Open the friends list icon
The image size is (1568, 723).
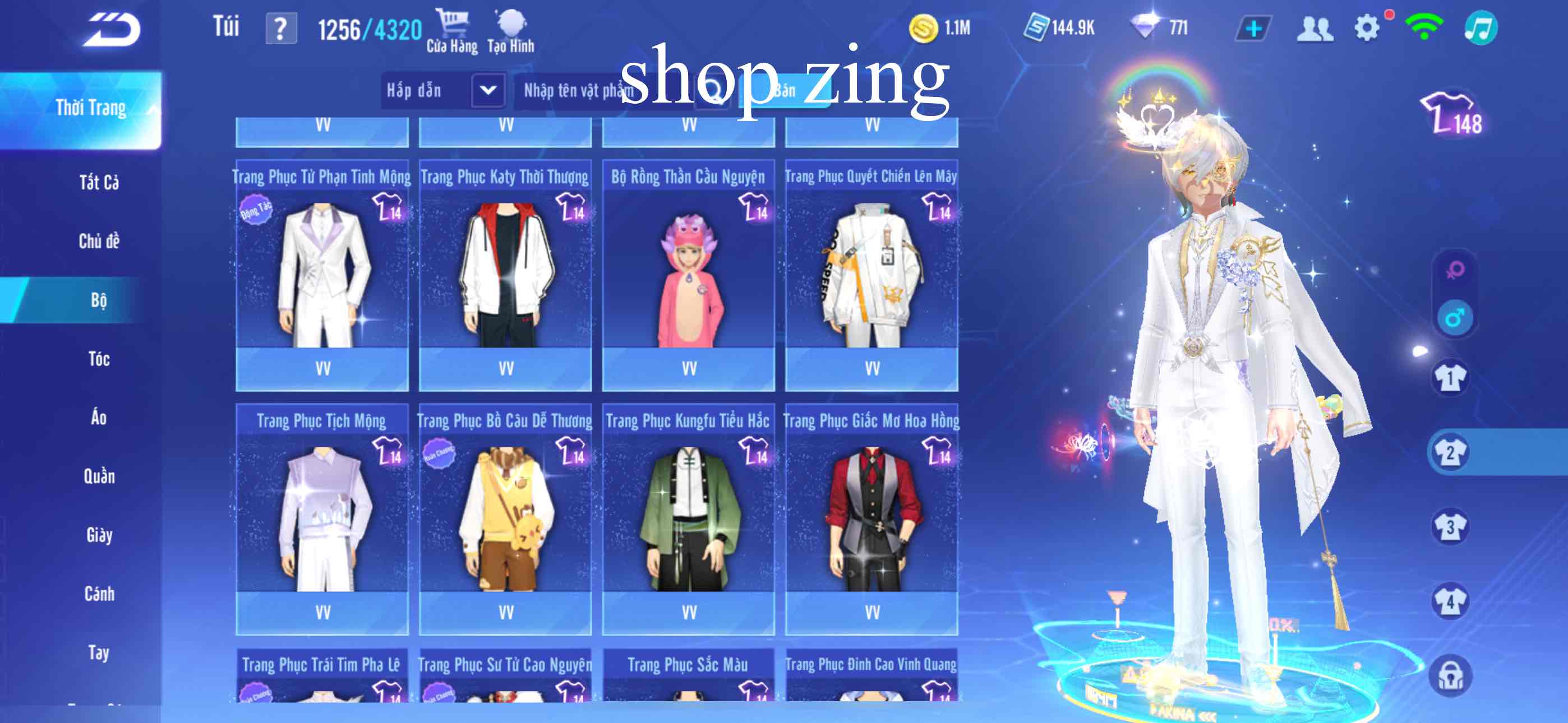(1317, 27)
